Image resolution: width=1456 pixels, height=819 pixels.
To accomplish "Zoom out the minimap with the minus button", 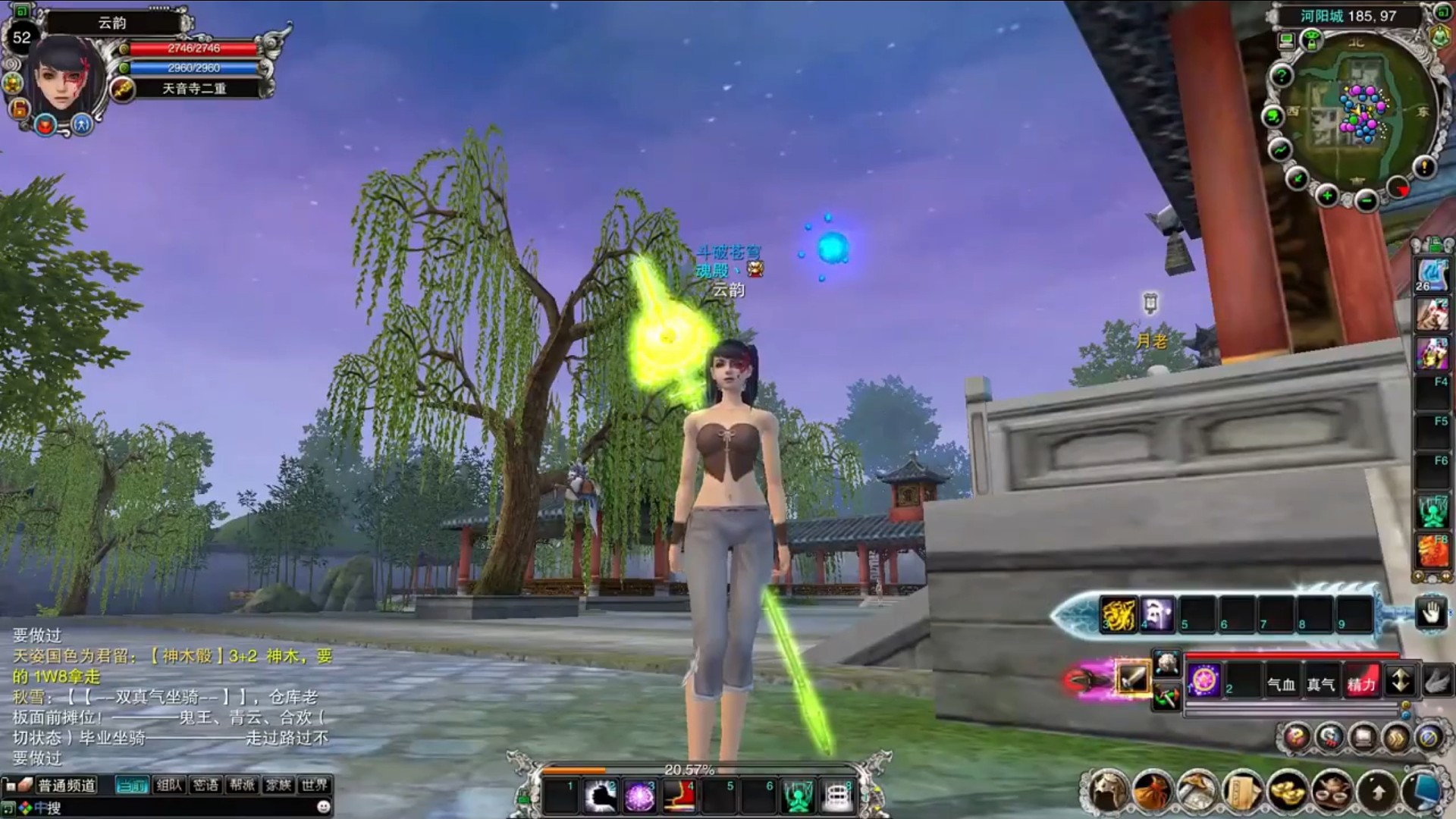I will click(1366, 201).
